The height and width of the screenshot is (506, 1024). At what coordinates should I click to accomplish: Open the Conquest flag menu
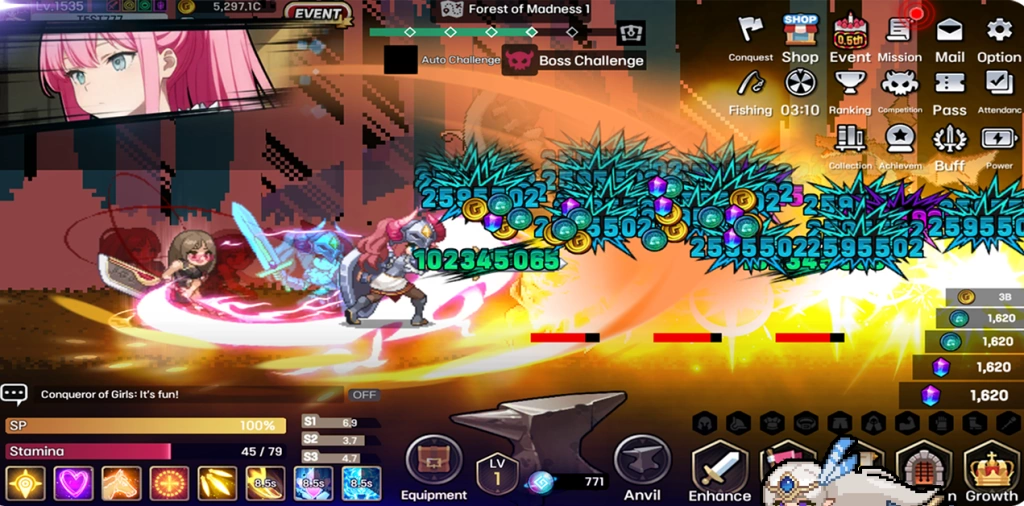750,37
